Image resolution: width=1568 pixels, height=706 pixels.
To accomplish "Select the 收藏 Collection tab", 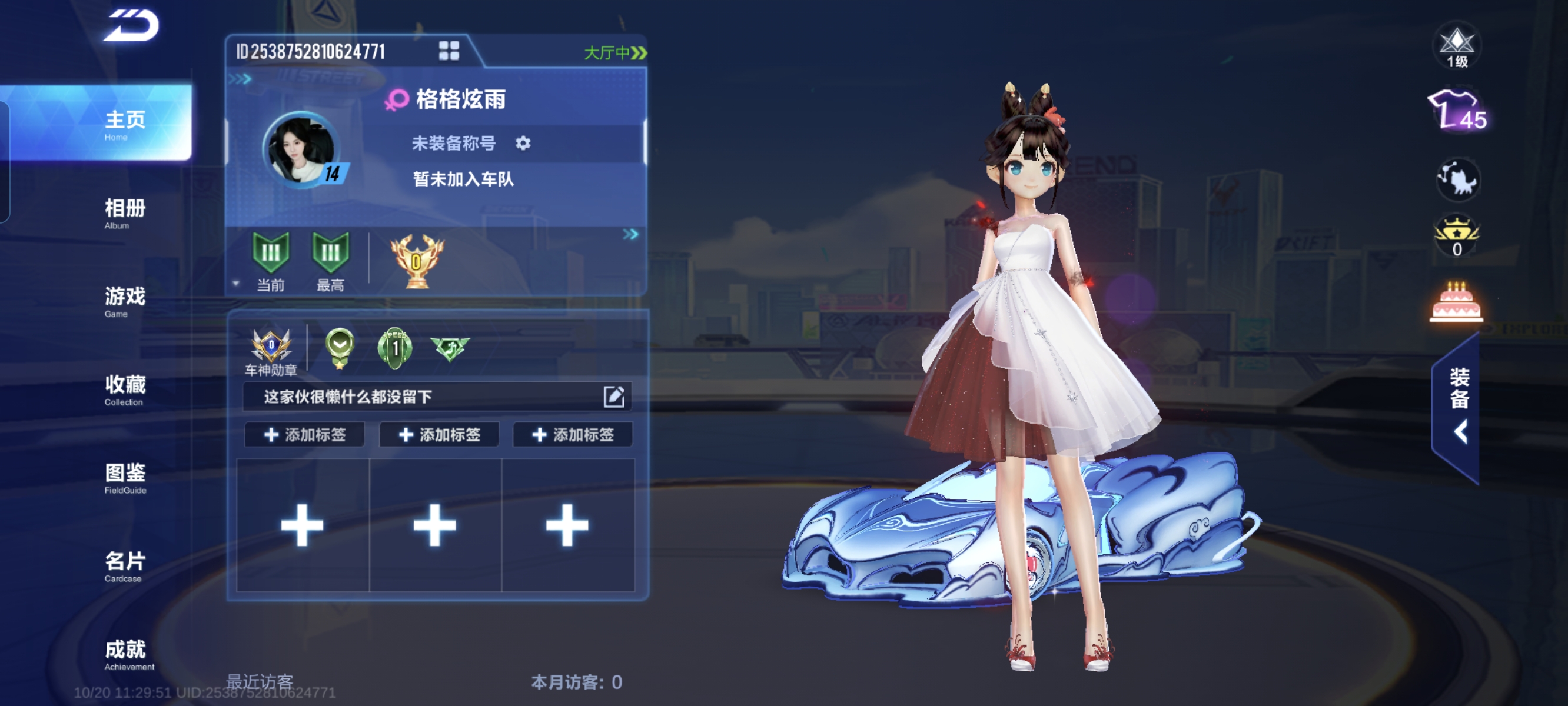I will point(125,389).
